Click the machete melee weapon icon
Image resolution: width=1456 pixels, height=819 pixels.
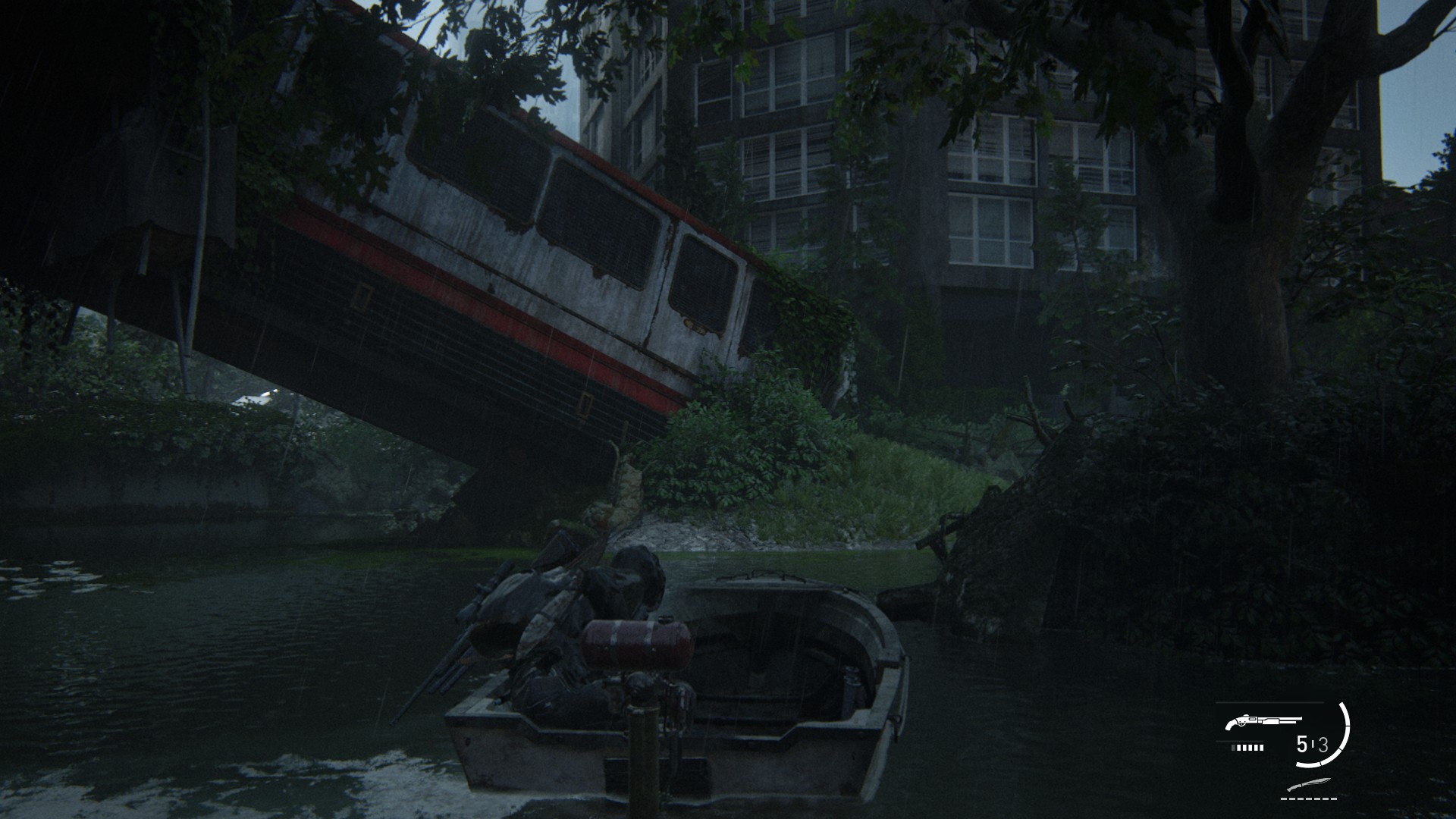point(1308,785)
